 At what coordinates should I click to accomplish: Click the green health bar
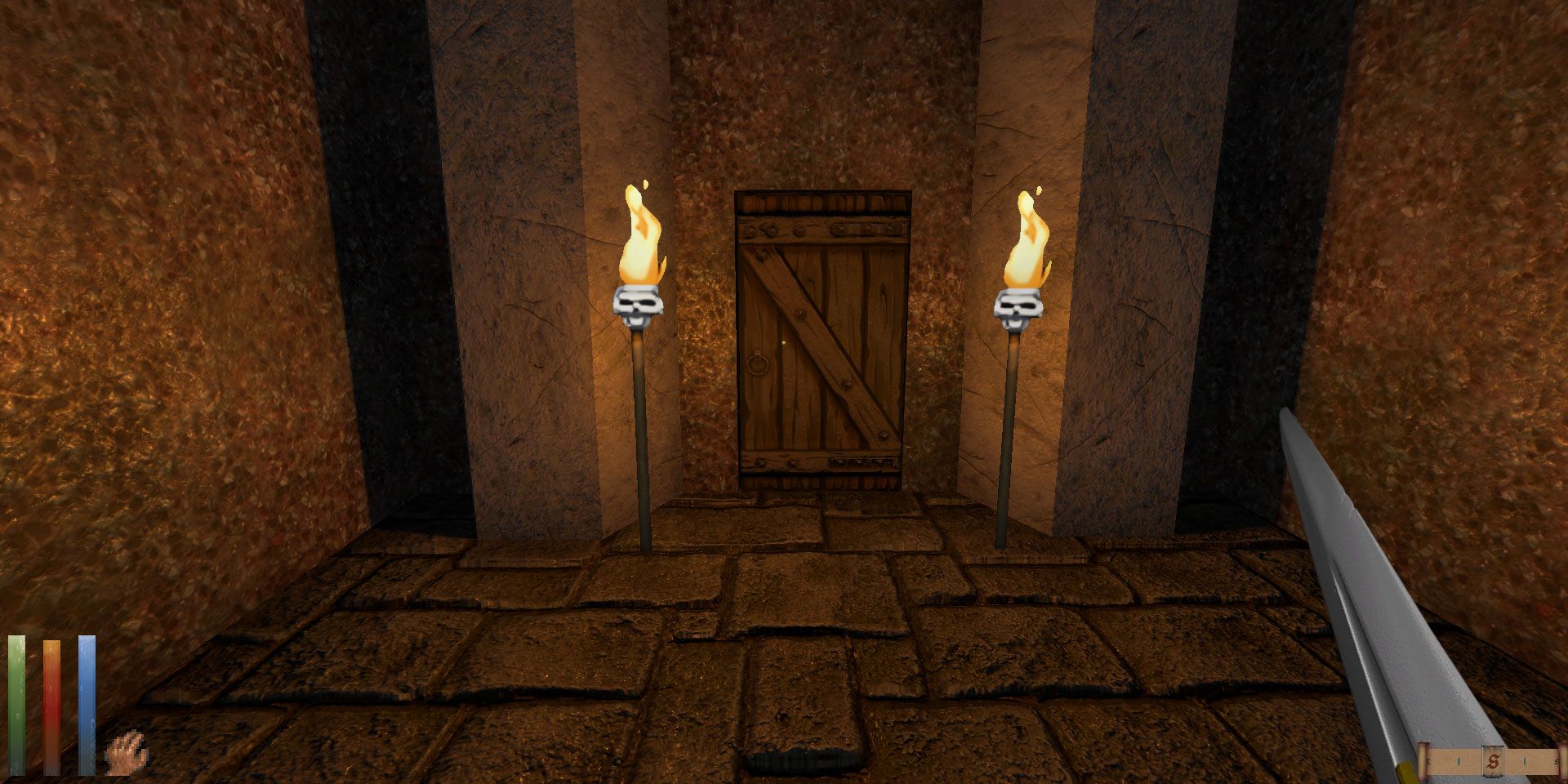point(16,702)
